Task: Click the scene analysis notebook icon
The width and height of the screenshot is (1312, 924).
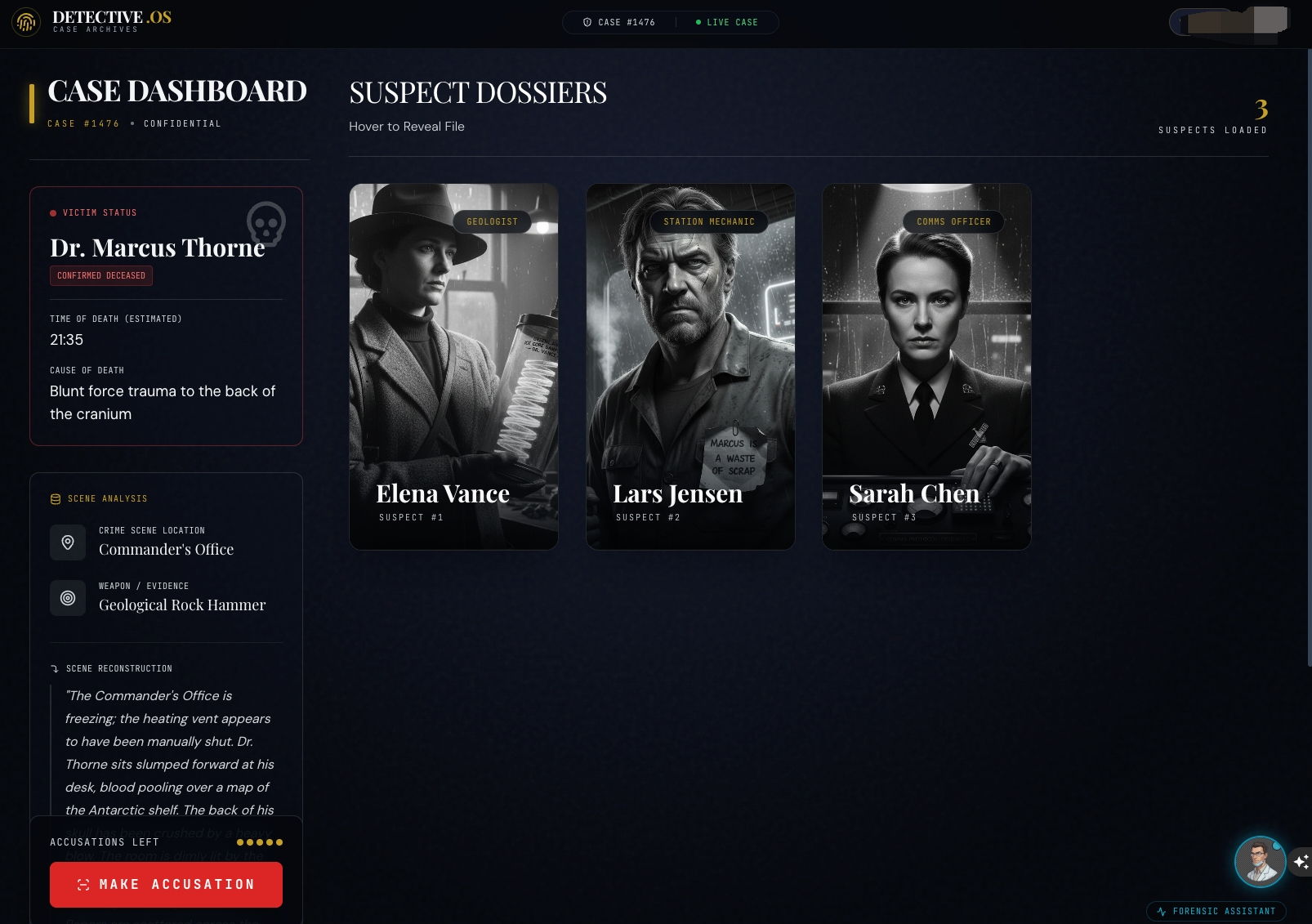Action: (55, 498)
